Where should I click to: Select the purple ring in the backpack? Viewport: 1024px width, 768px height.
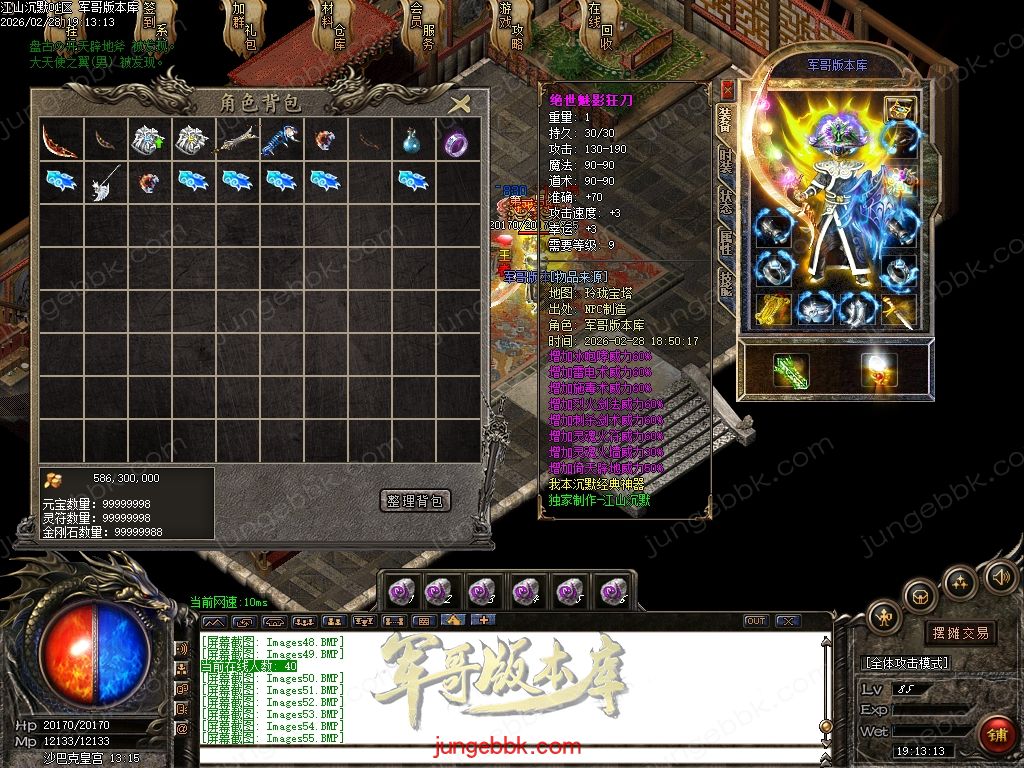pyautogui.click(x=457, y=142)
